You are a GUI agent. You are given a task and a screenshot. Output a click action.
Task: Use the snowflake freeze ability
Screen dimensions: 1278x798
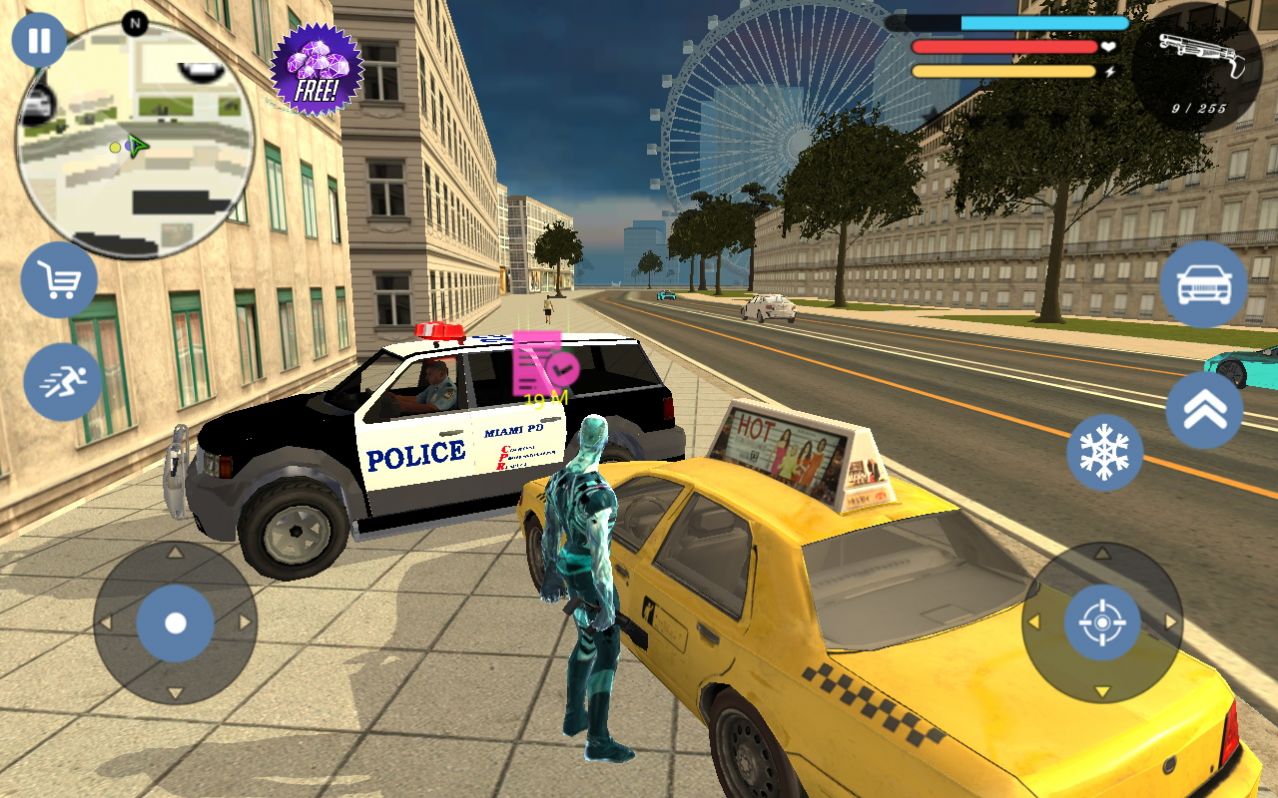pyautogui.click(x=1104, y=453)
